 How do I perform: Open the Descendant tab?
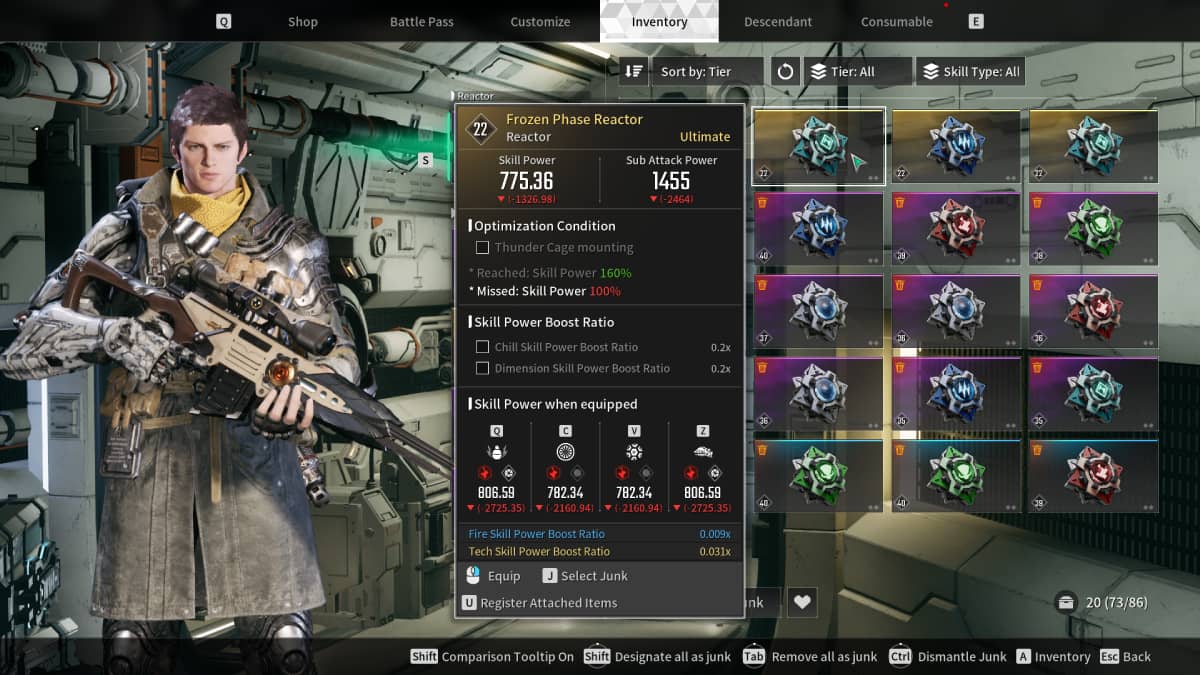click(778, 21)
